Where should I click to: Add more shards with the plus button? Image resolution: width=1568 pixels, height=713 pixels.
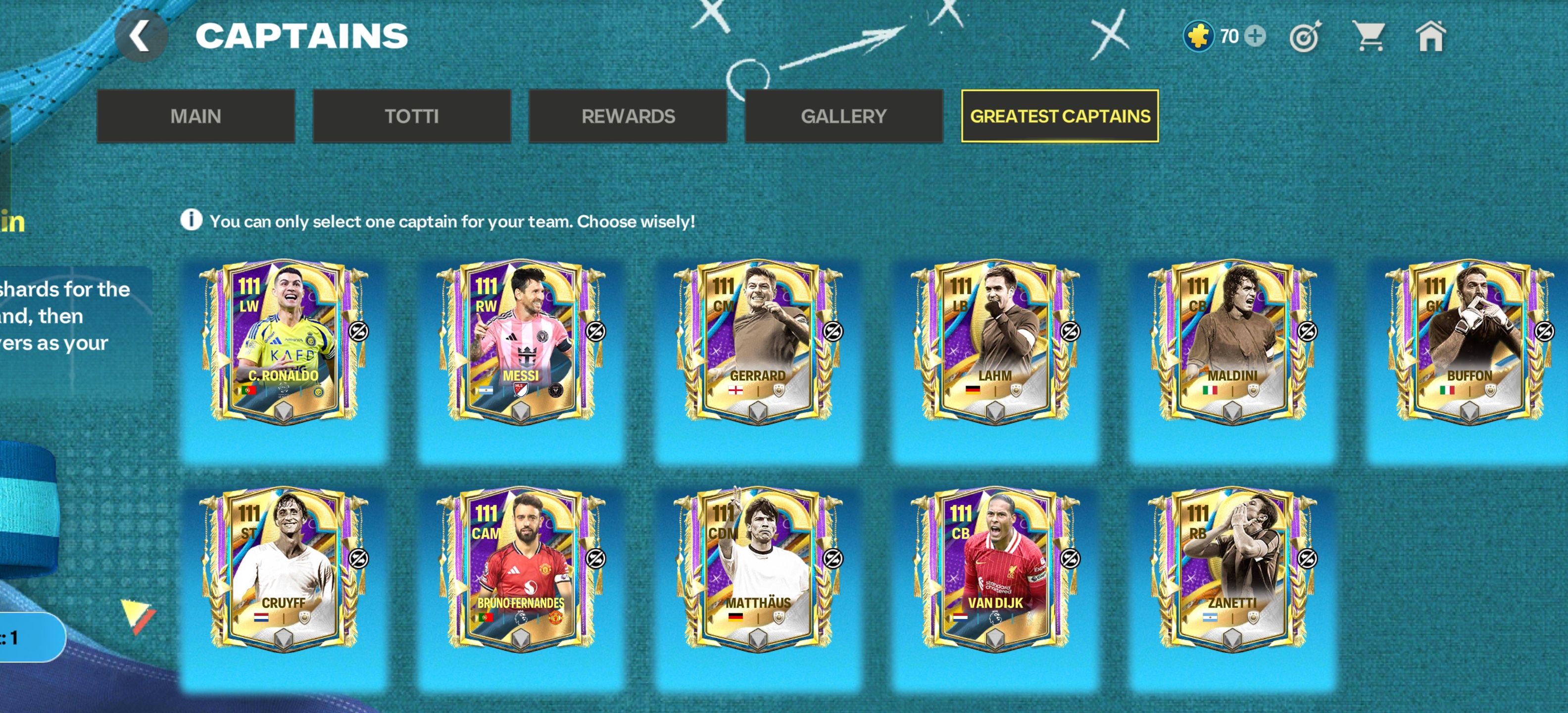pos(1255,36)
